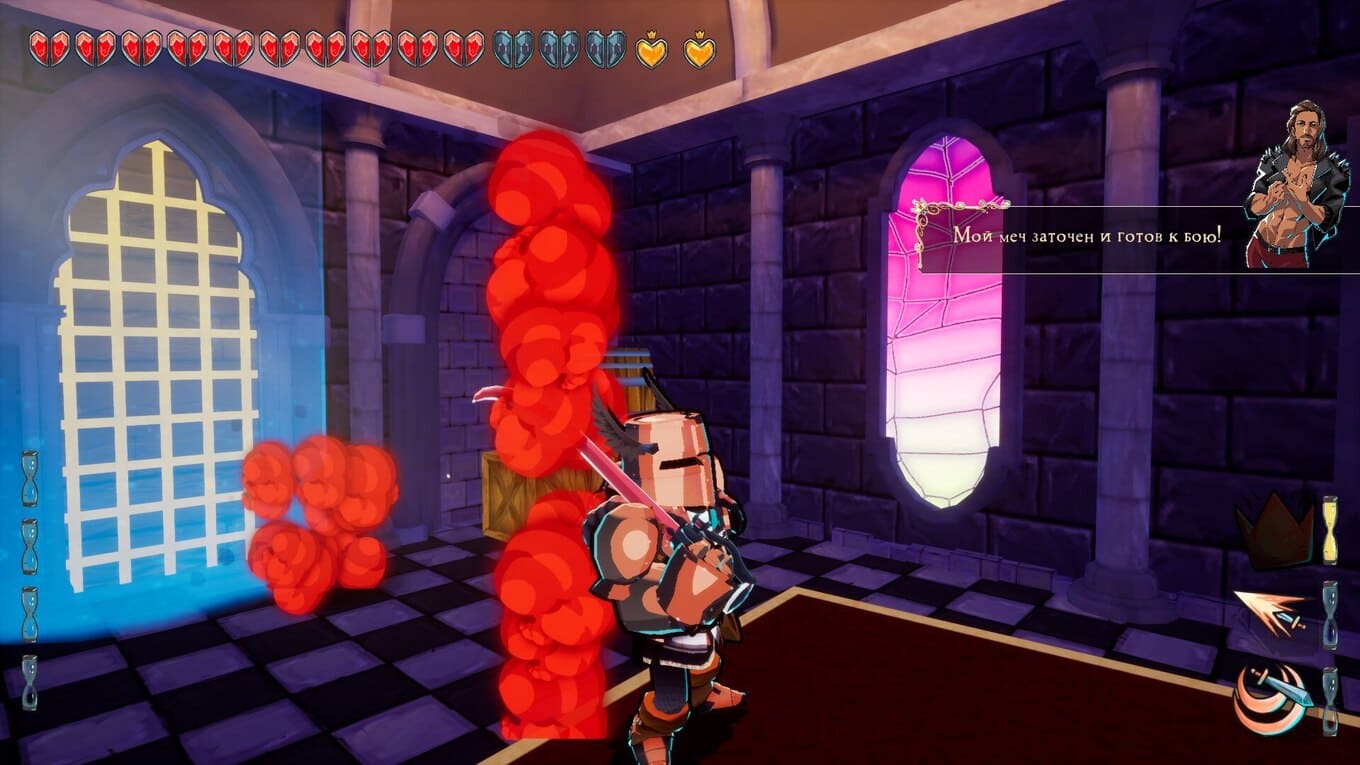
Task: Trigger the spinning sword slash ability
Action: pos(1271,697)
